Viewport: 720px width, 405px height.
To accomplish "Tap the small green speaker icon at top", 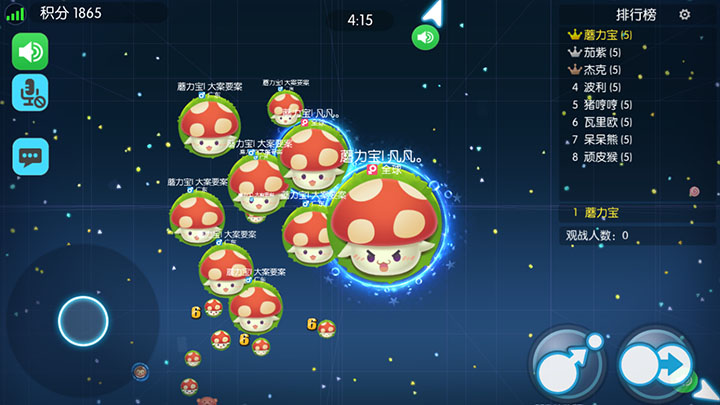I will click(x=426, y=38).
